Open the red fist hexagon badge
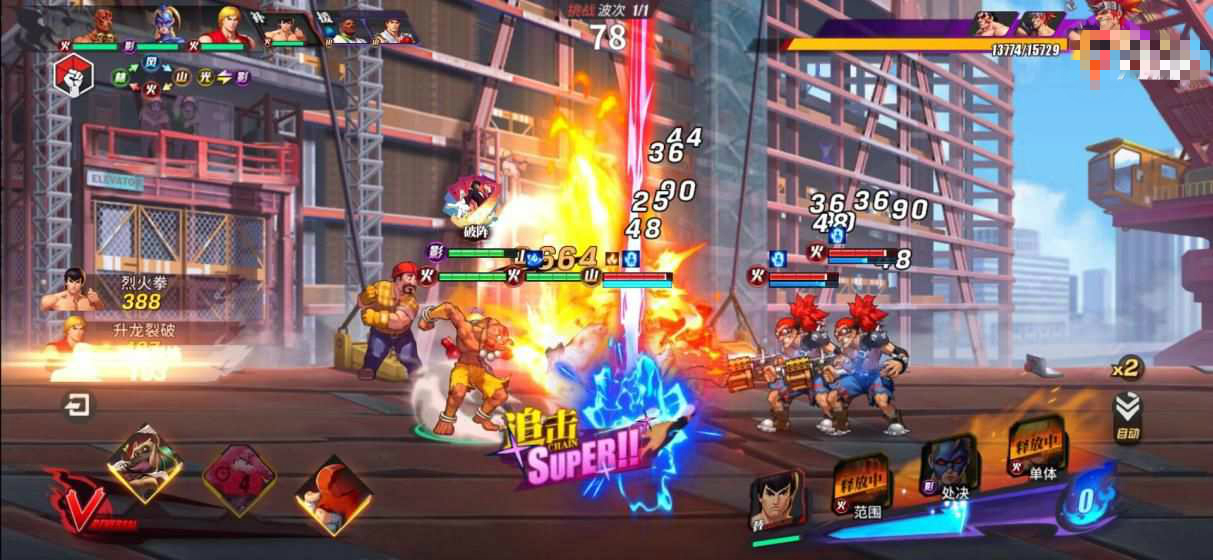The image size is (1213, 560). pos(74,74)
